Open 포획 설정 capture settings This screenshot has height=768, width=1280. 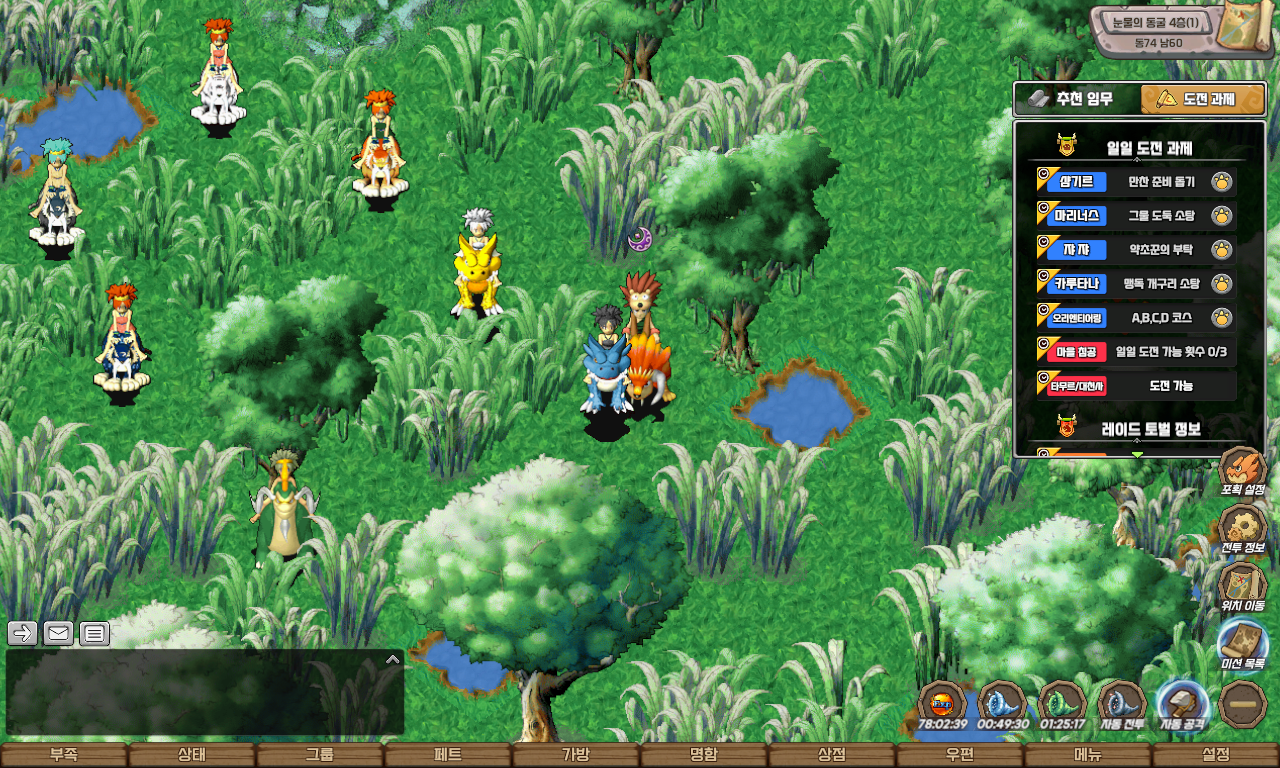click(1243, 472)
